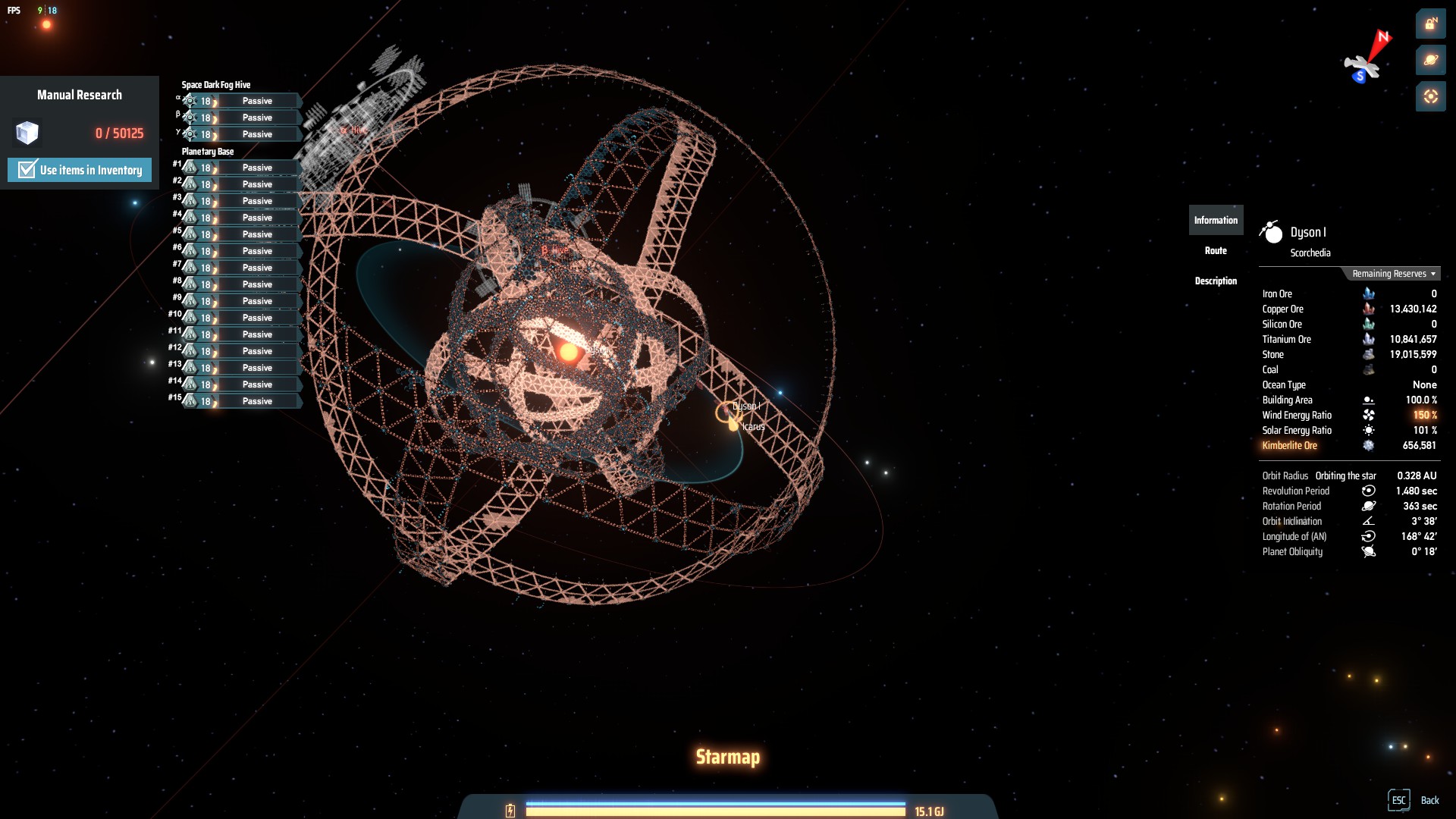The width and height of the screenshot is (1456, 819).
Task: Open the γ hive Passive selector
Action: click(x=257, y=133)
